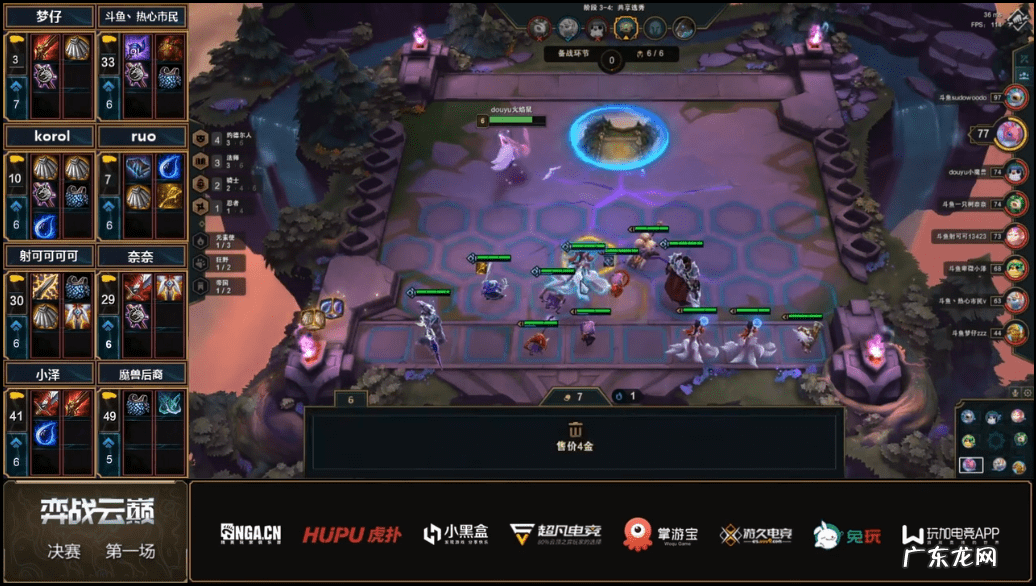Select the ruo player panel header
This screenshot has width=1036, height=586.
click(142, 136)
